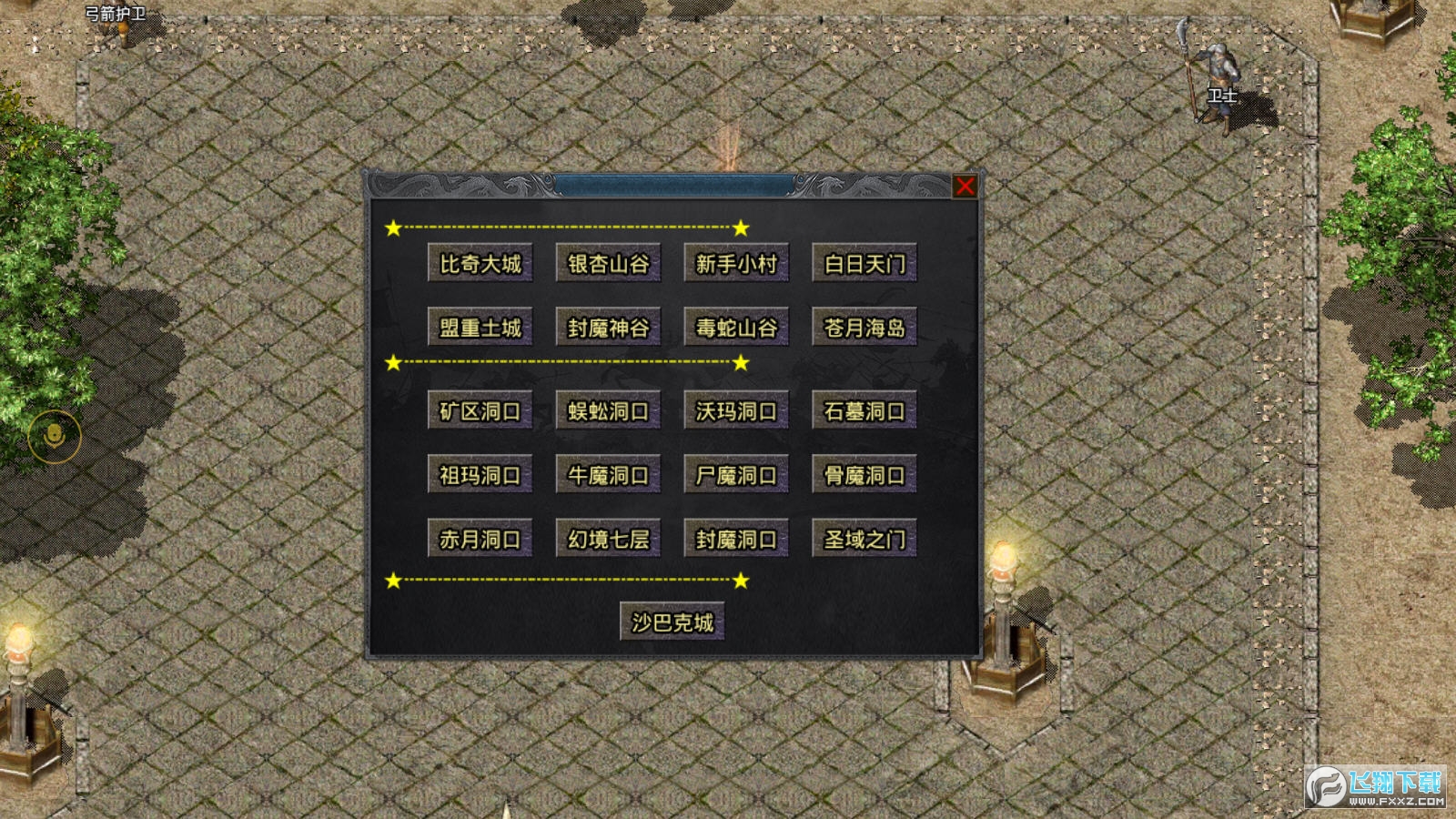The height and width of the screenshot is (819, 1456).
Task: Pick 骨魔洞口 from the list
Action: click(864, 475)
